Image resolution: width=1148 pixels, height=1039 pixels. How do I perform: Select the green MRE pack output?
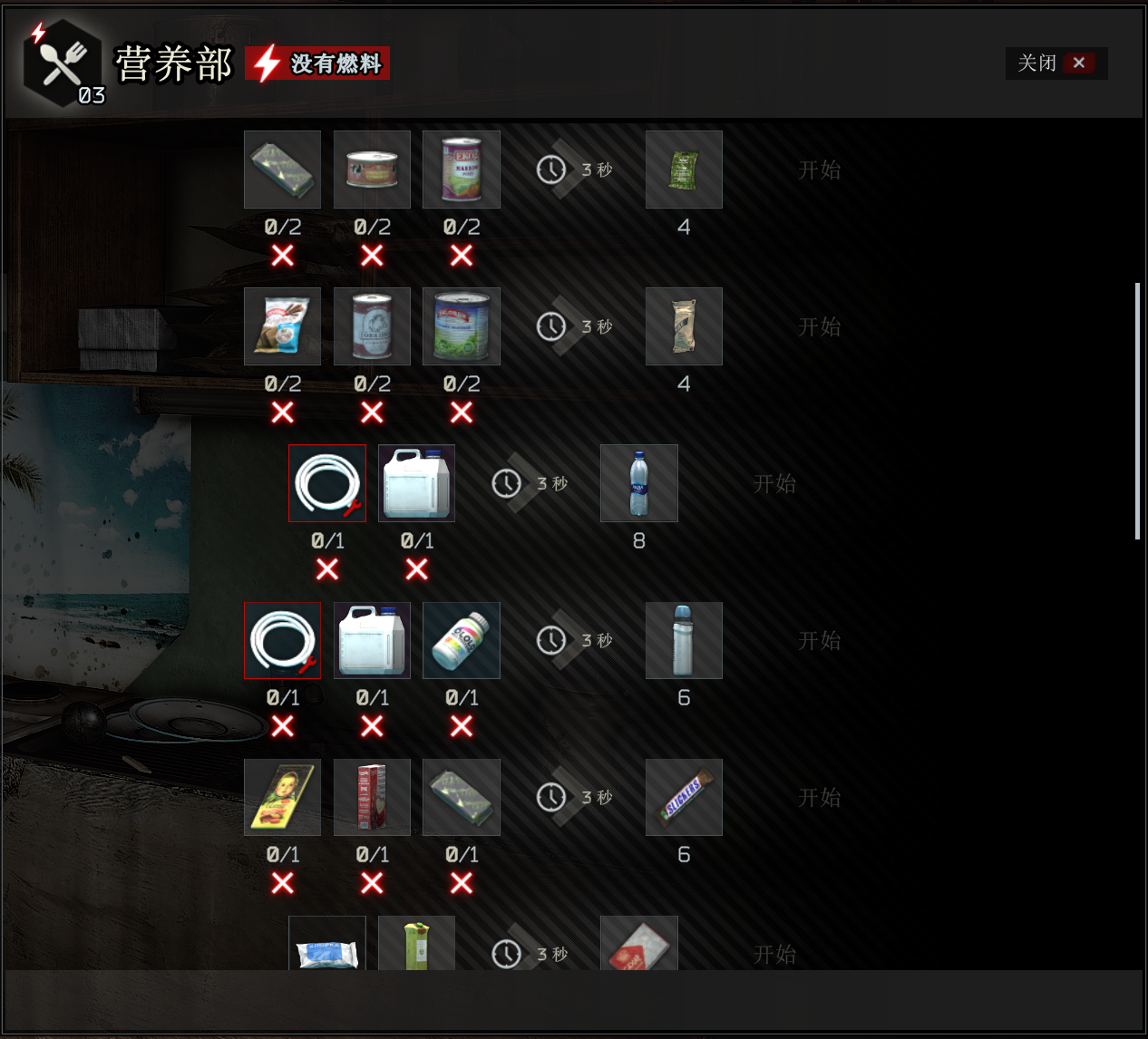pyautogui.click(x=684, y=170)
